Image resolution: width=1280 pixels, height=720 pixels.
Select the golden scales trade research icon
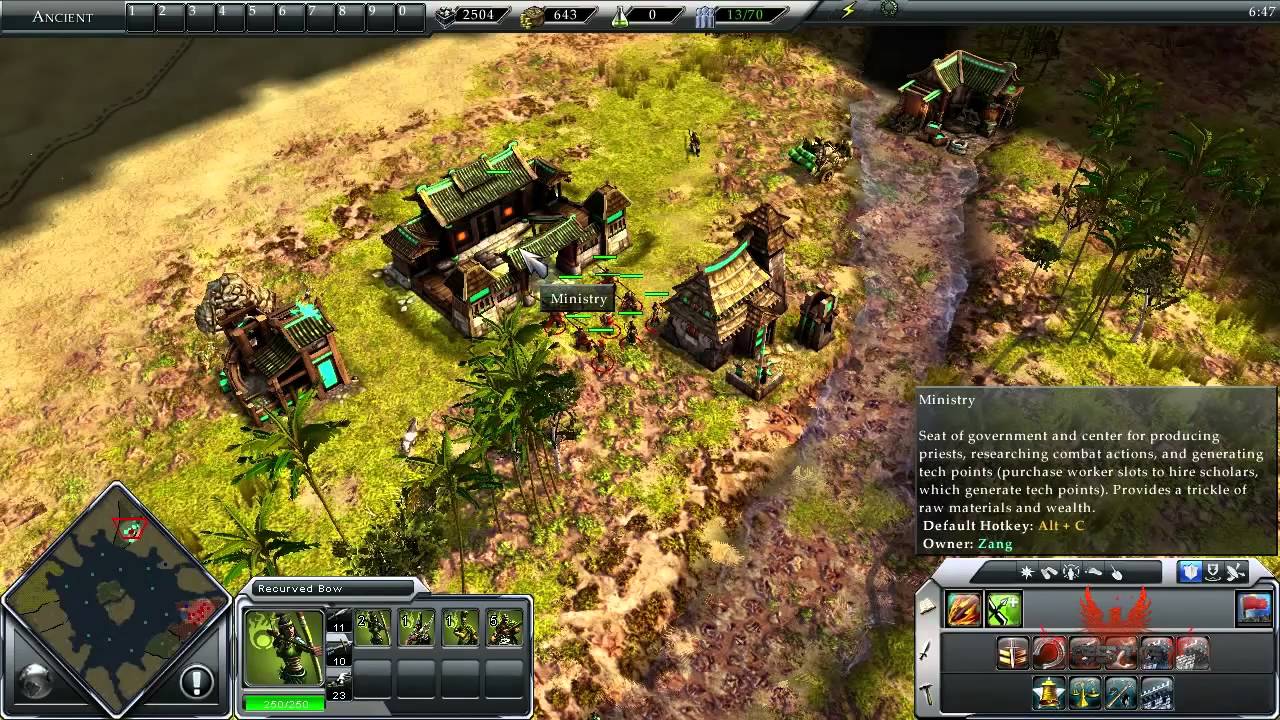click(1083, 693)
